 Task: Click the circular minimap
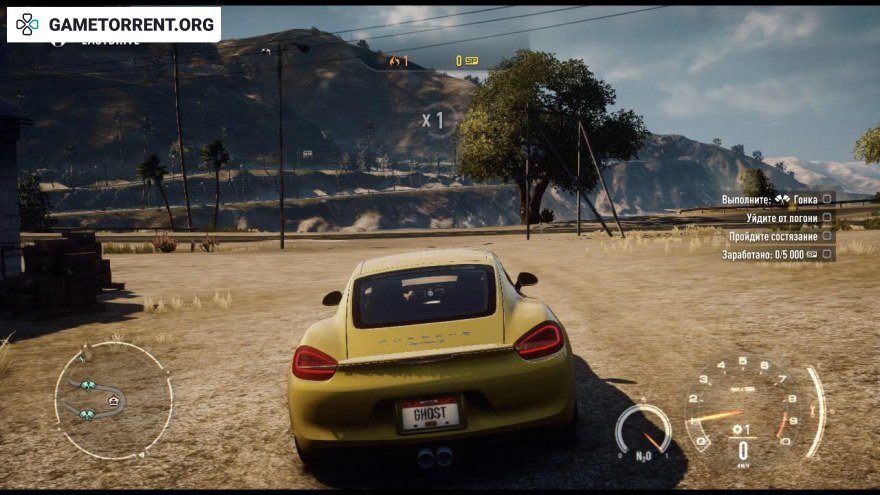click(113, 400)
